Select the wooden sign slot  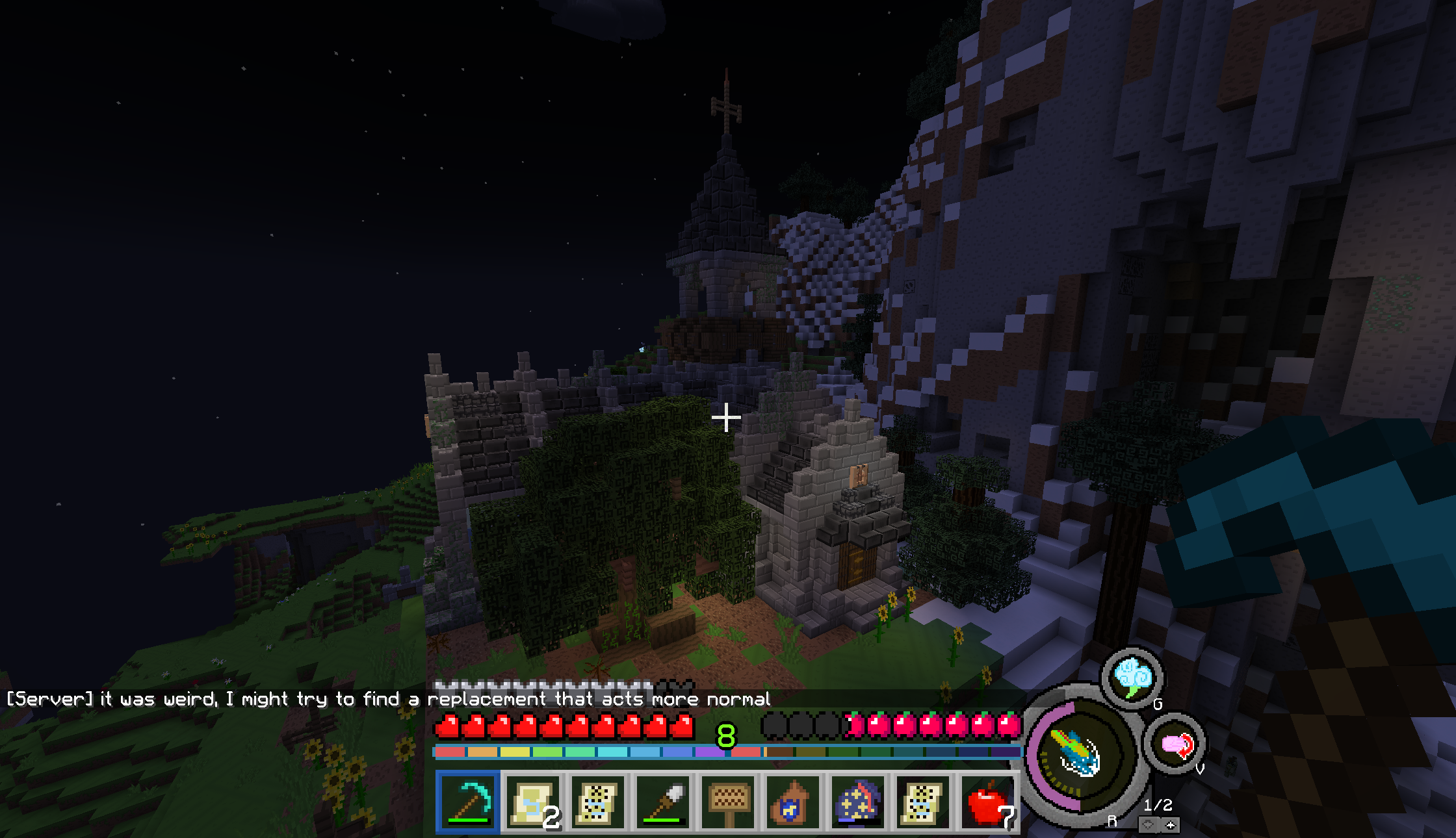728,802
